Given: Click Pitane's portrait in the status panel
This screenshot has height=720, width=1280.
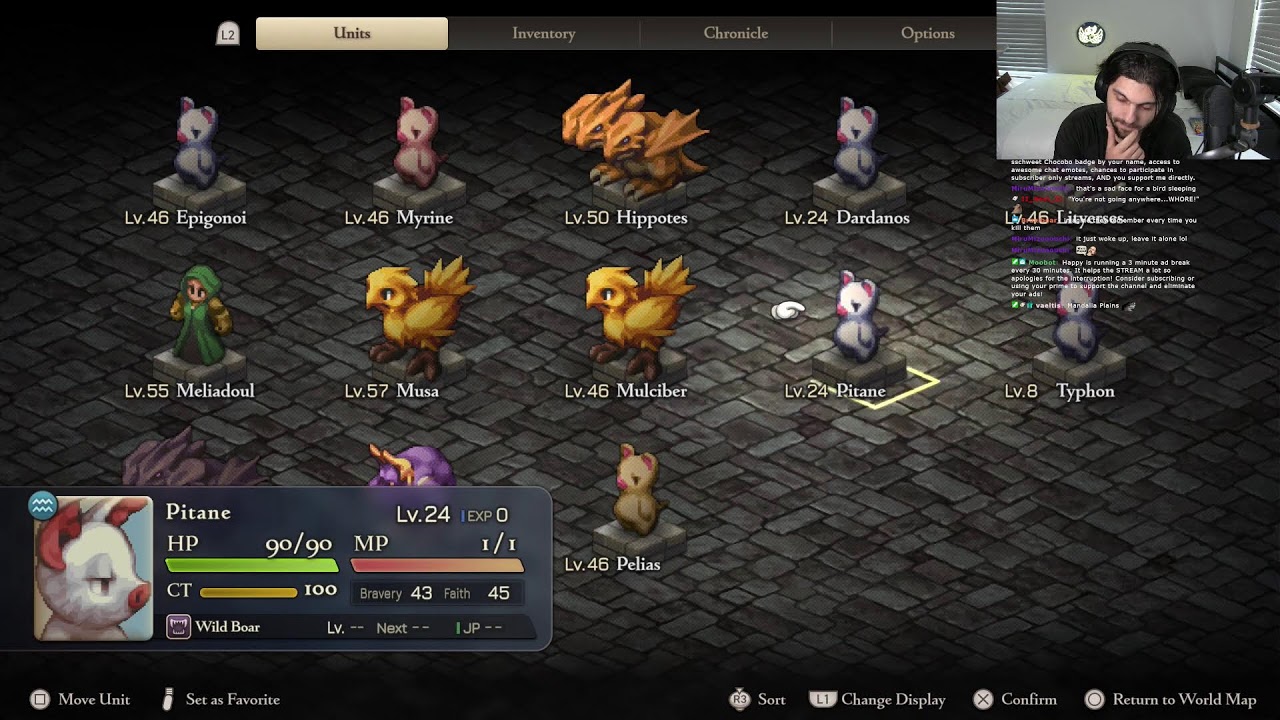Looking at the screenshot, I should pyautogui.click(x=93, y=568).
